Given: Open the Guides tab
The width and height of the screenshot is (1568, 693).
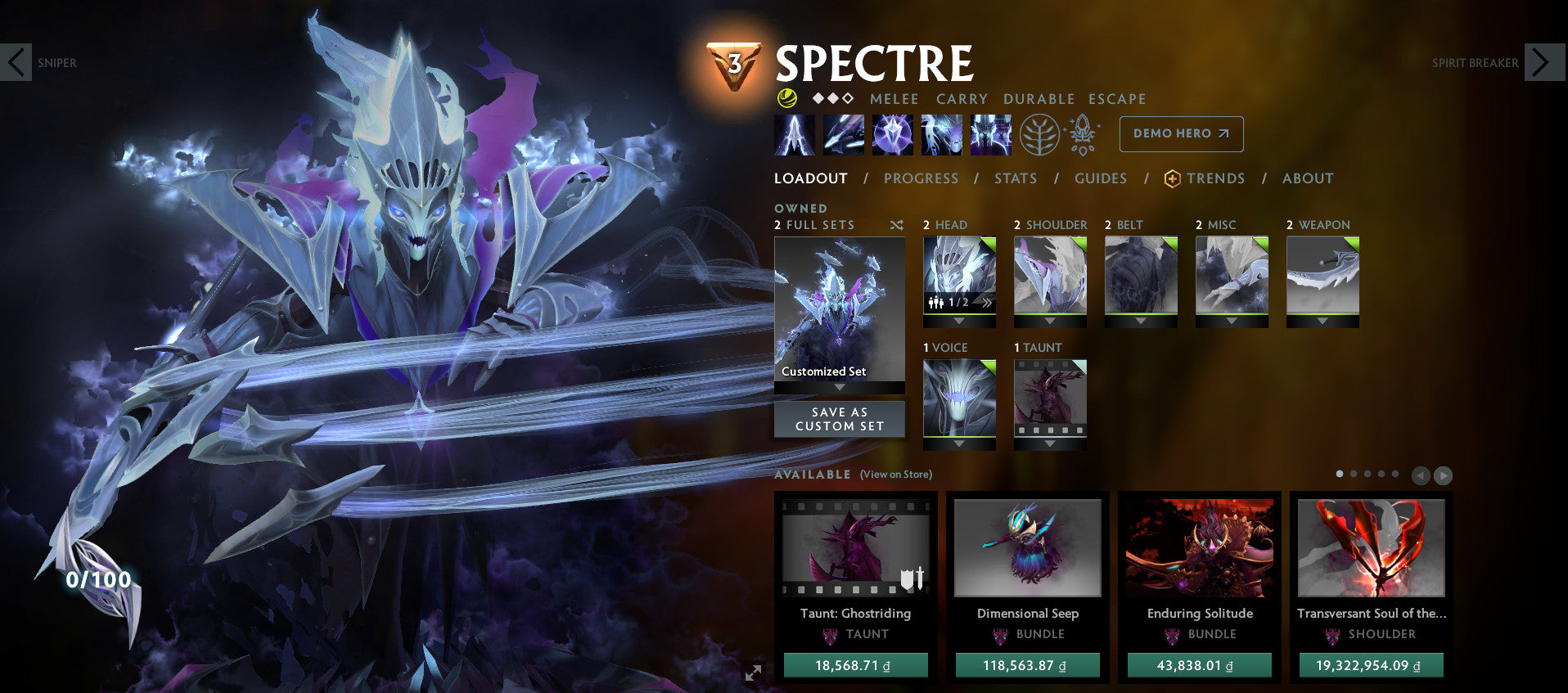Looking at the screenshot, I should 1100,178.
